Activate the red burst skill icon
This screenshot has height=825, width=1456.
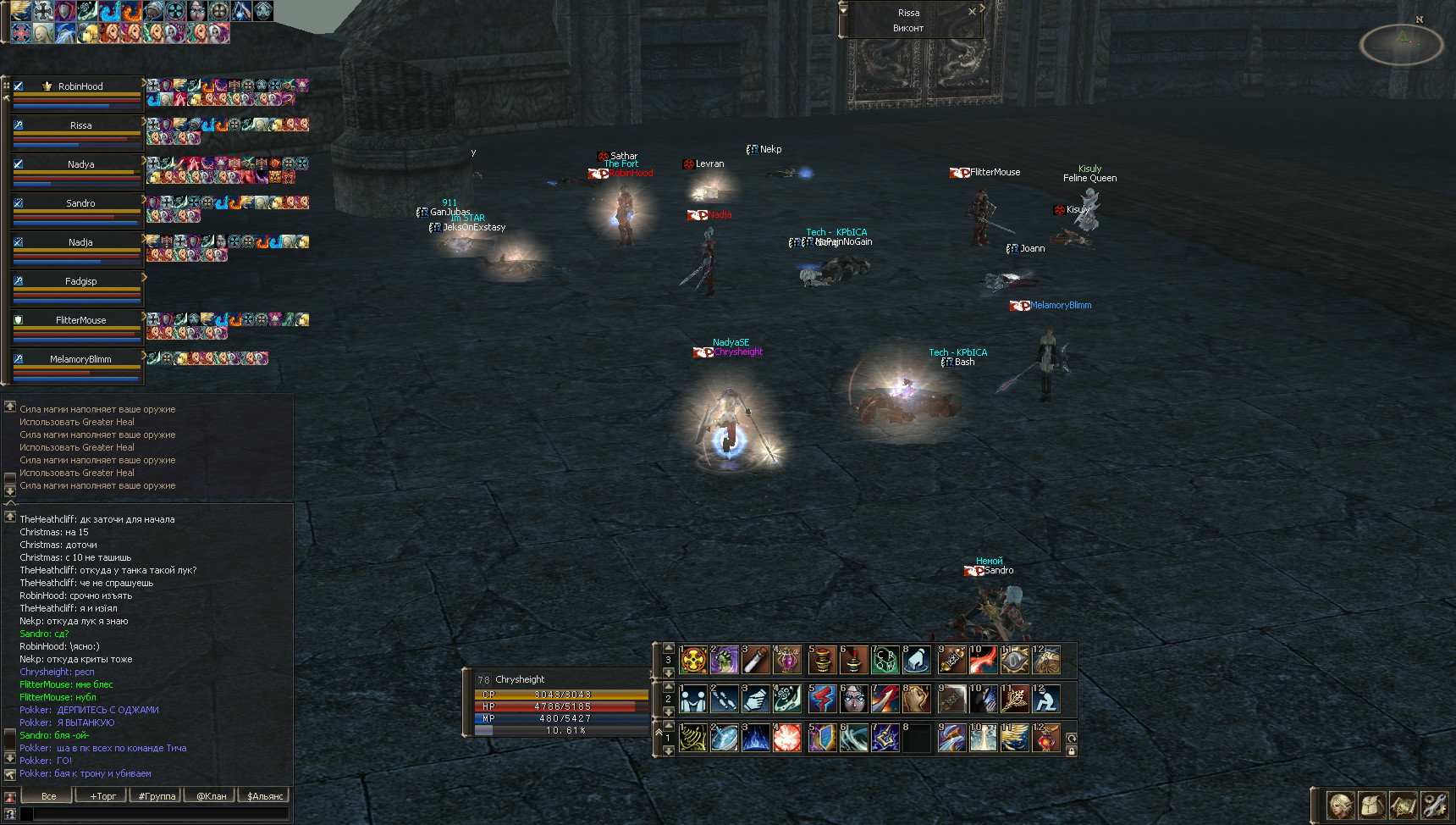[787, 738]
